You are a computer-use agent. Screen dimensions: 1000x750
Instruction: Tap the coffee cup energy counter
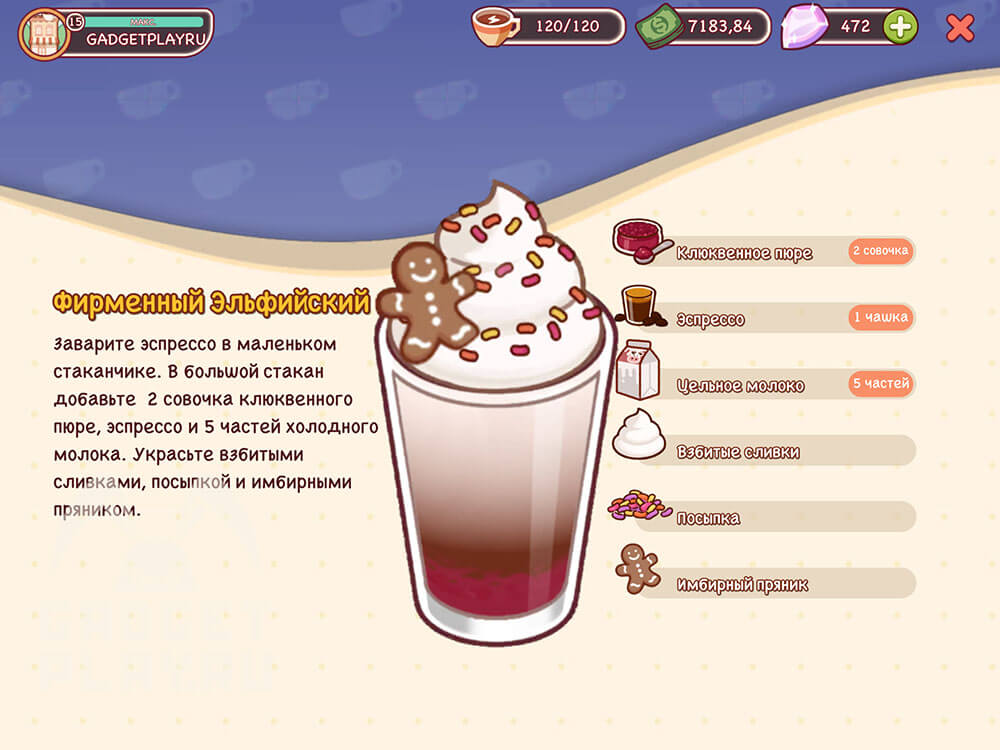[548, 27]
